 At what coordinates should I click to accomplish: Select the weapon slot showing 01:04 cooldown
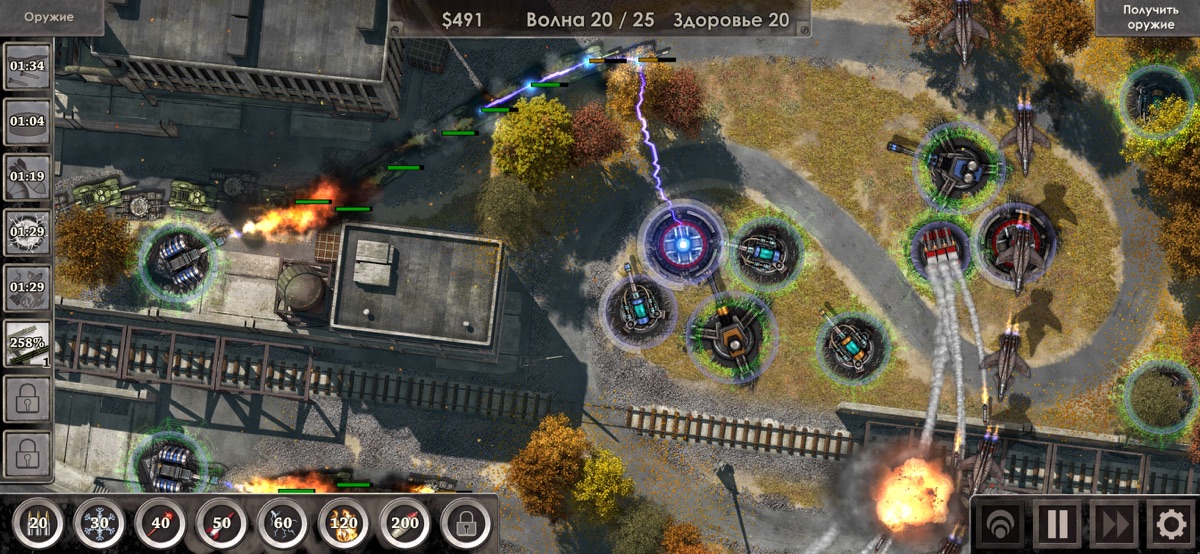(x=27, y=122)
